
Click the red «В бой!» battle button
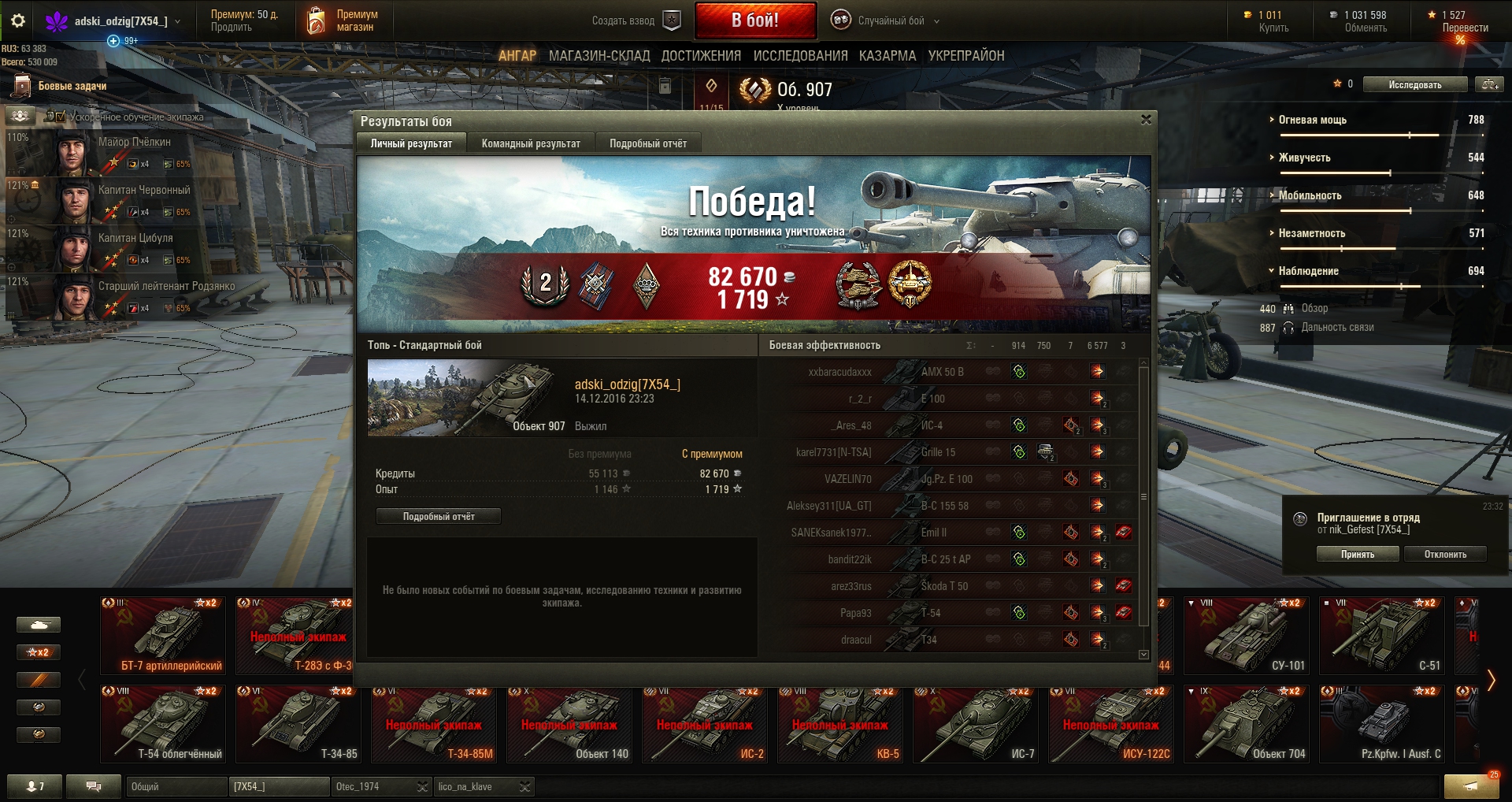tap(755, 20)
